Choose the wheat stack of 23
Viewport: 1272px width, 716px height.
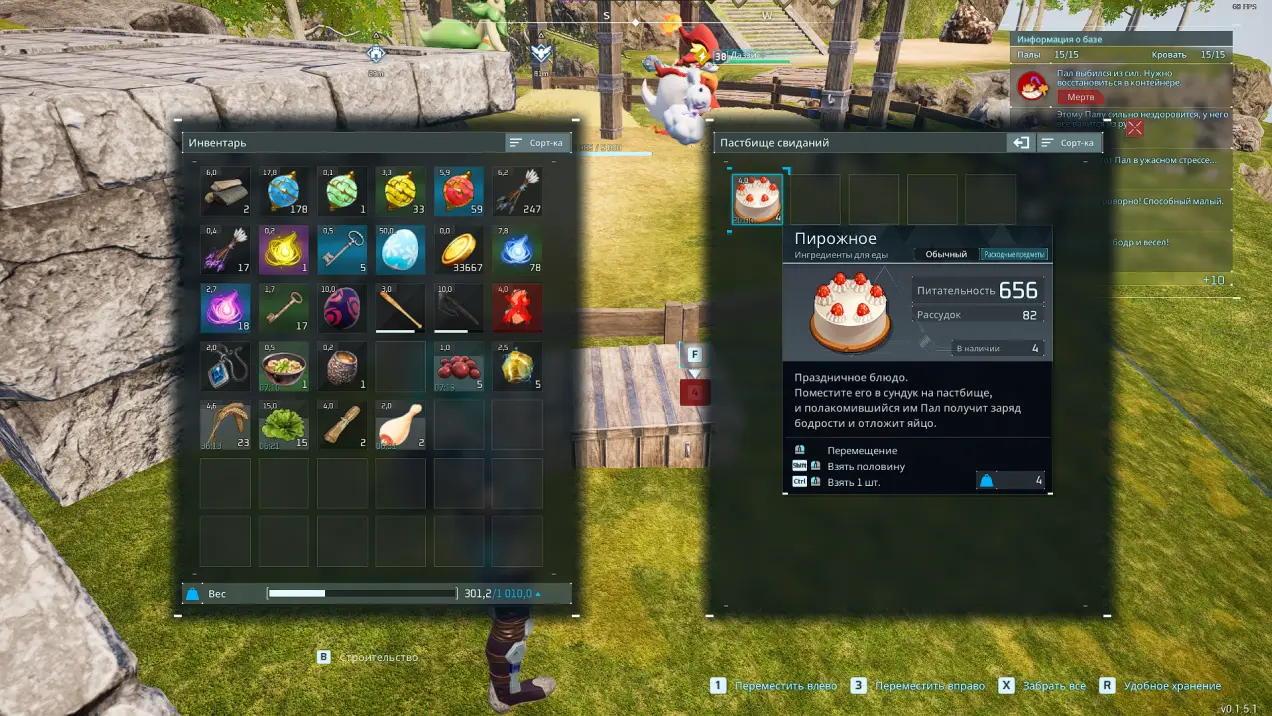point(225,425)
